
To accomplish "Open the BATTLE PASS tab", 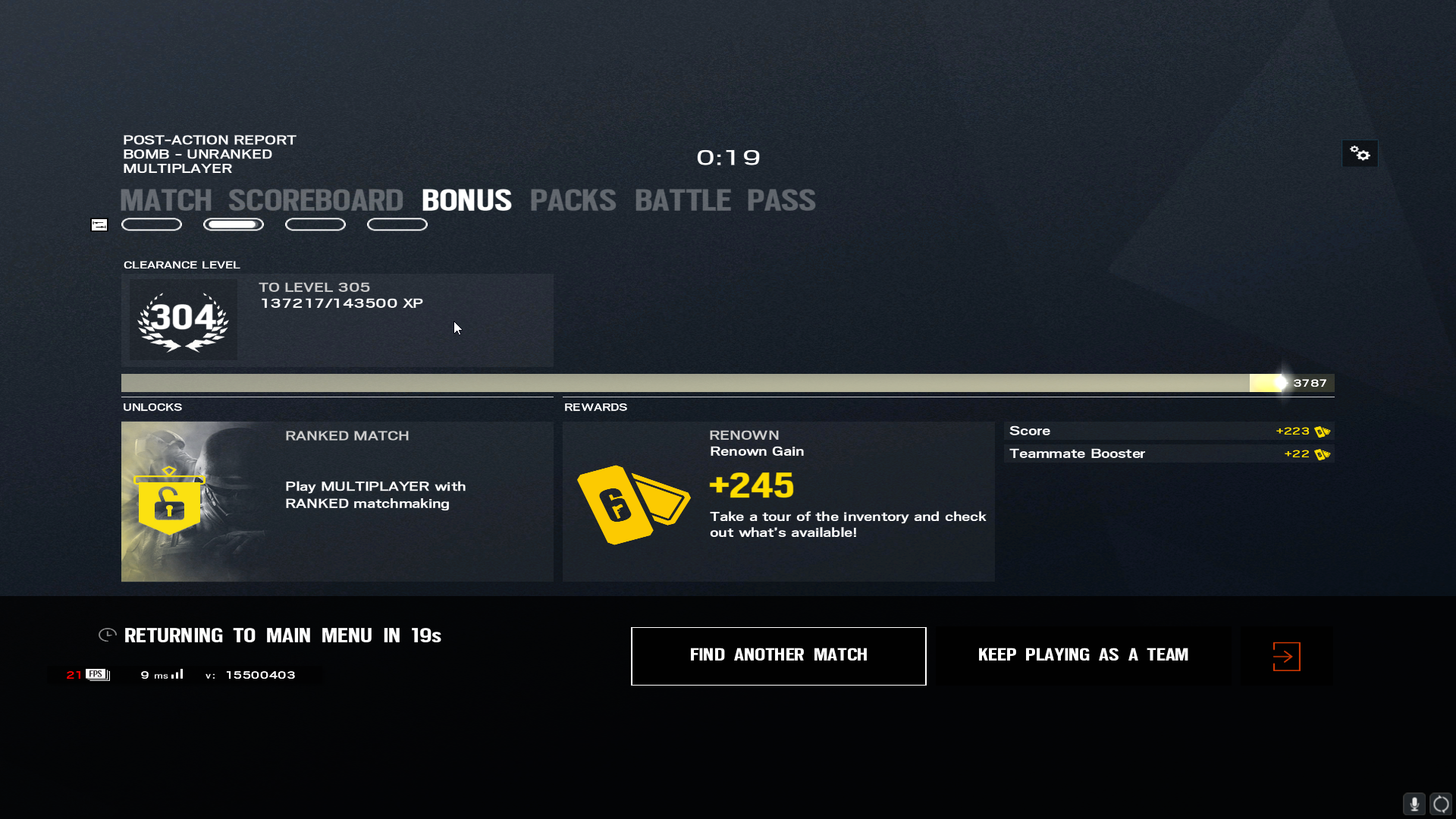I will pyautogui.click(x=724, y=201).
